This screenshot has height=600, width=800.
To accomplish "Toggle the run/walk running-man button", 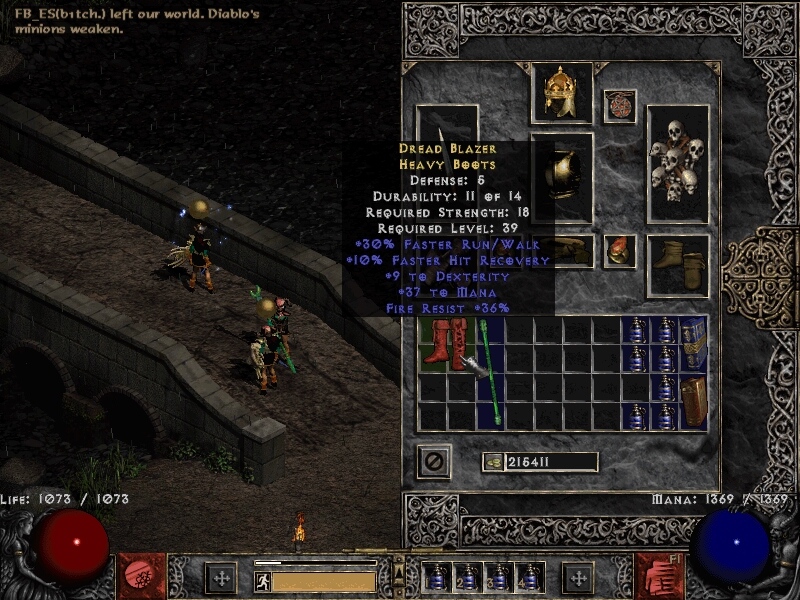I will click(x=261, y=580).
